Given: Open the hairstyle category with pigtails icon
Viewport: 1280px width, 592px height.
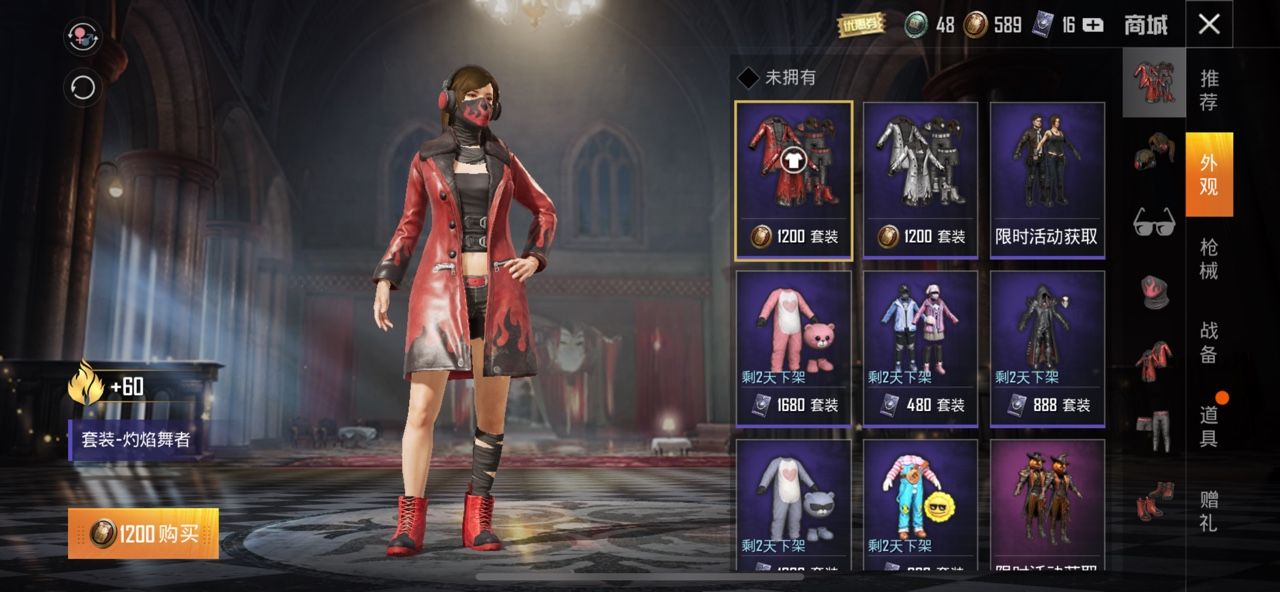Looking at the screenshot, I should (1154, 154).
